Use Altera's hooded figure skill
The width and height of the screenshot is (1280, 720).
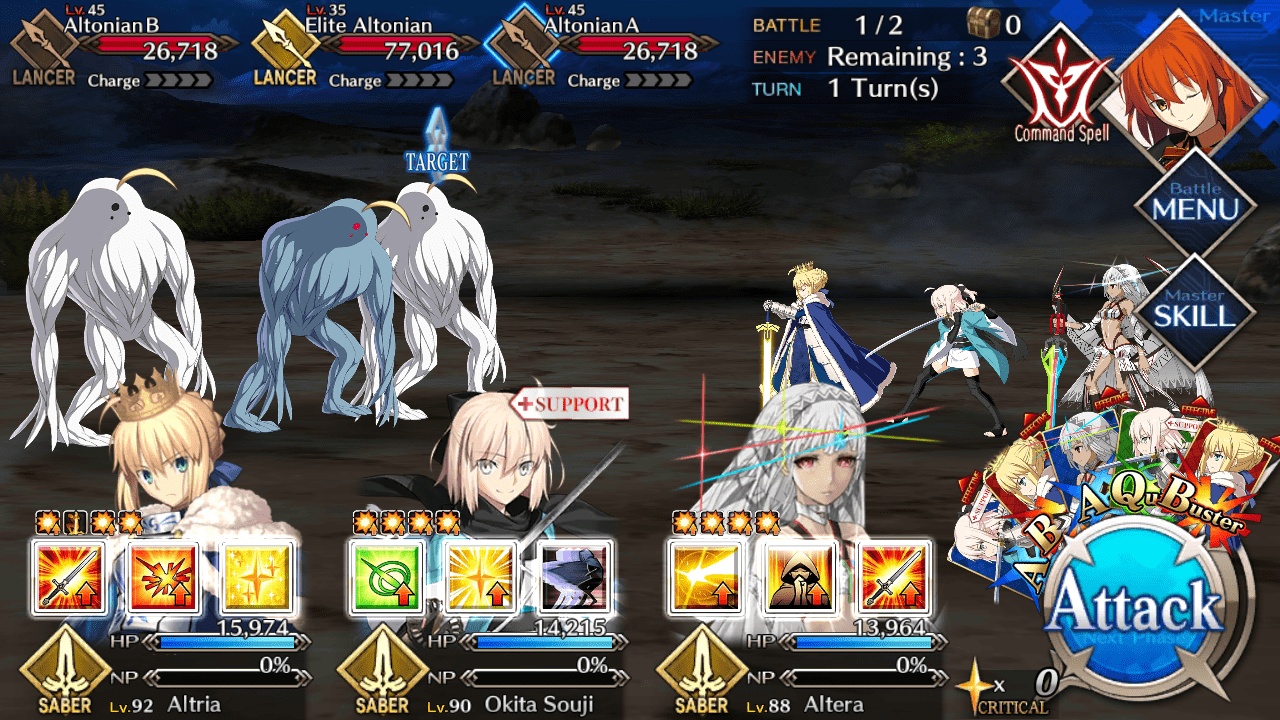pyautogui.click(x=799, y=578)
